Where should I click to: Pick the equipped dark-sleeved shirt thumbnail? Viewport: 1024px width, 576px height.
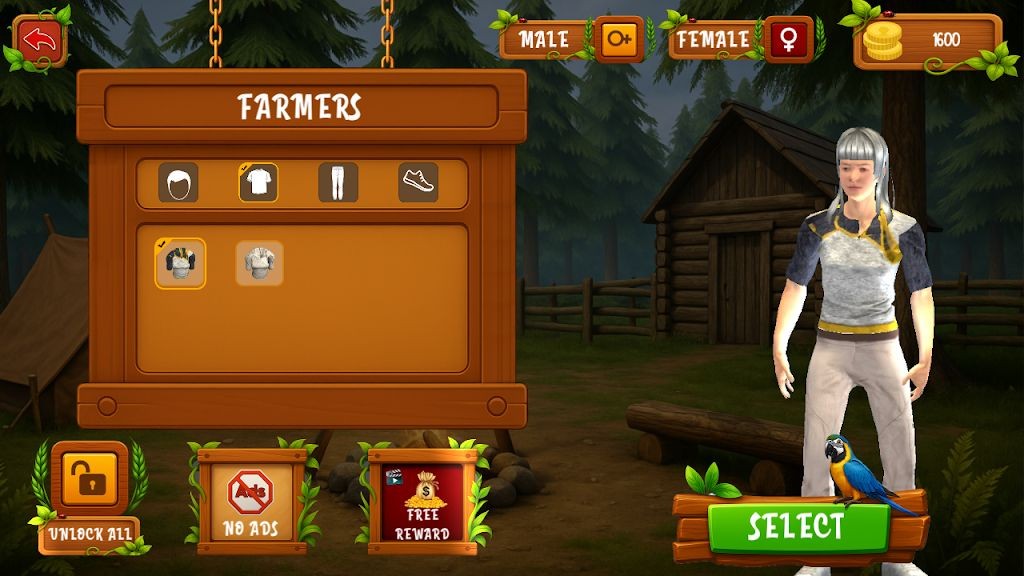[180, 263]
